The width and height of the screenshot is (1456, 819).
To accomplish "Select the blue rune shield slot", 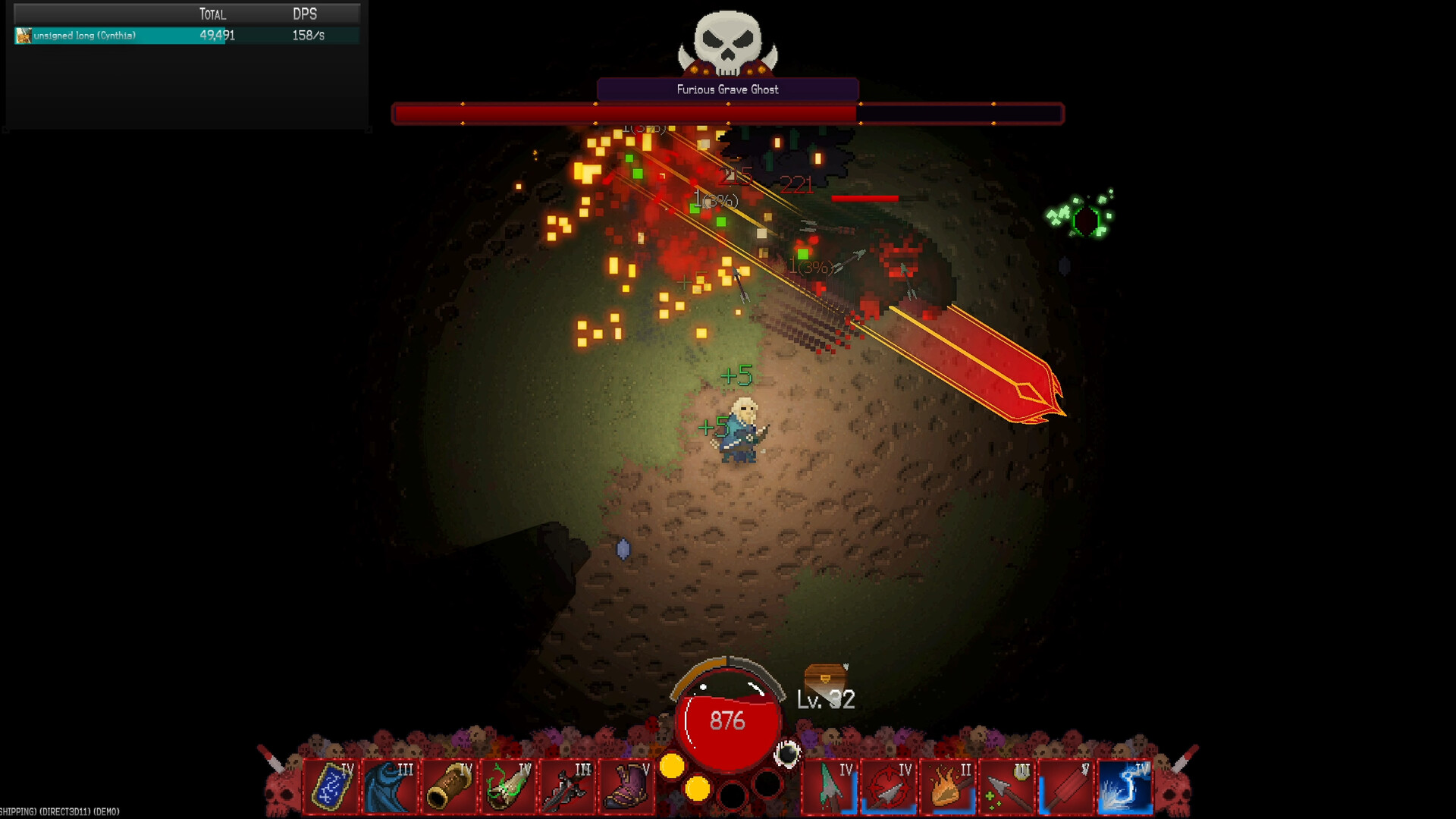I will tap(331, 787).
